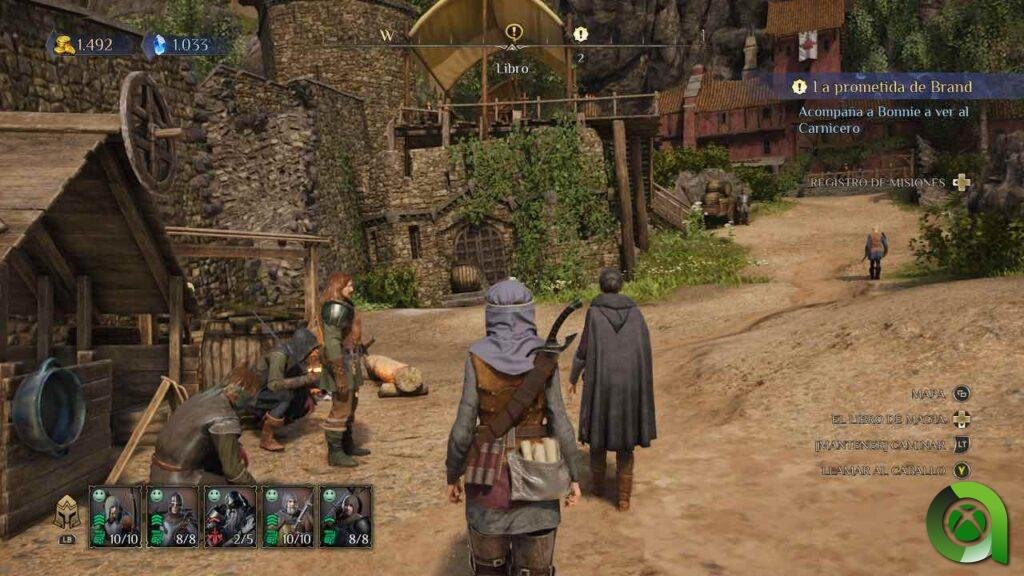Choose the helmeted knight portrait showing 8/8
The height and width of the screenshot is (576, 1024).
click(173, 516)
